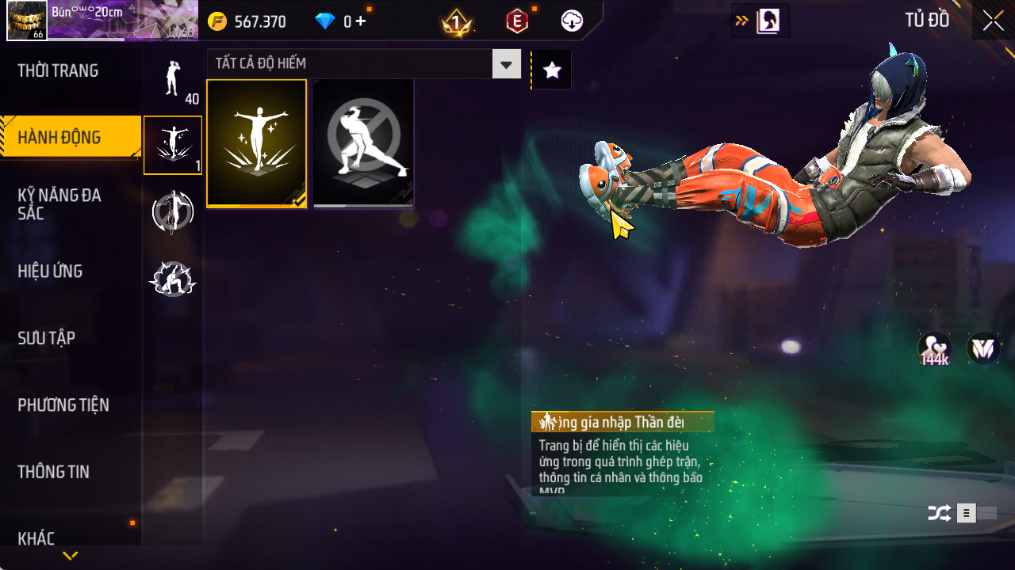Toggle the star favorites filter
Image resolution: width=1015 pixels, height=570 pixels.
tap(551, 70)
